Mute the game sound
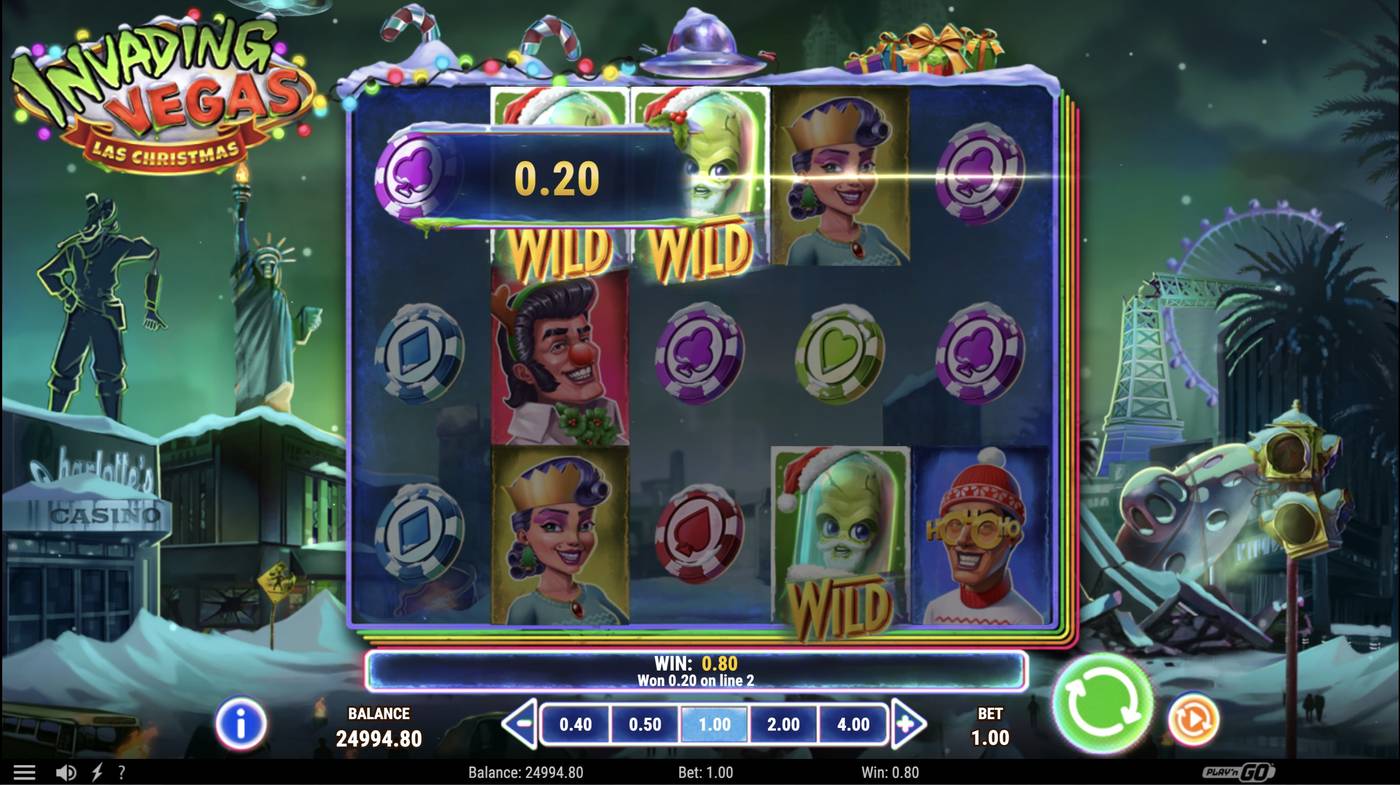Screen dimensions: 1400x785 tap(65, 771)
